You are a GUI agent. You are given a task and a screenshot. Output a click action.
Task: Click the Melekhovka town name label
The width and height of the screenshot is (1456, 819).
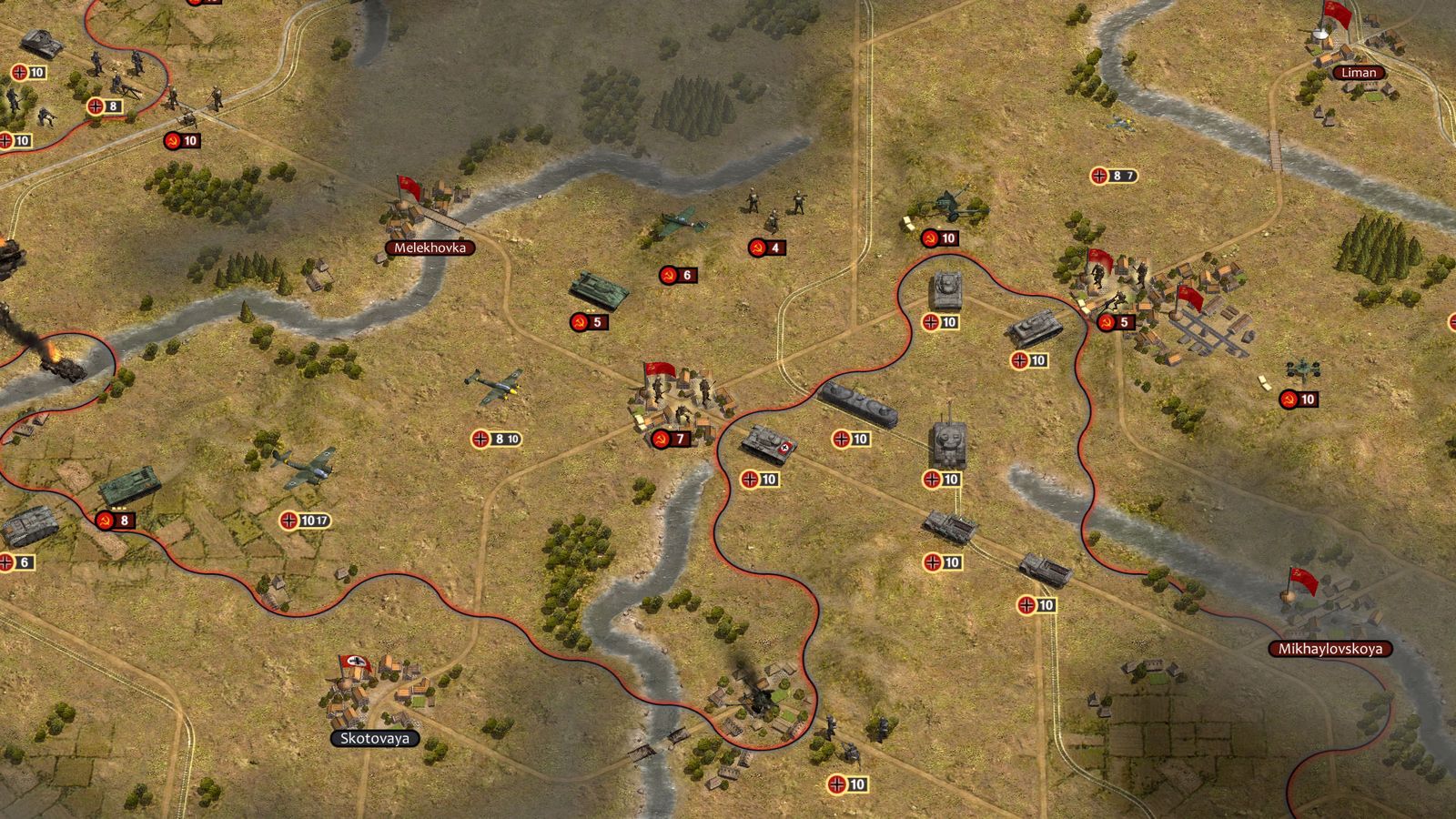tap(431, 247)
